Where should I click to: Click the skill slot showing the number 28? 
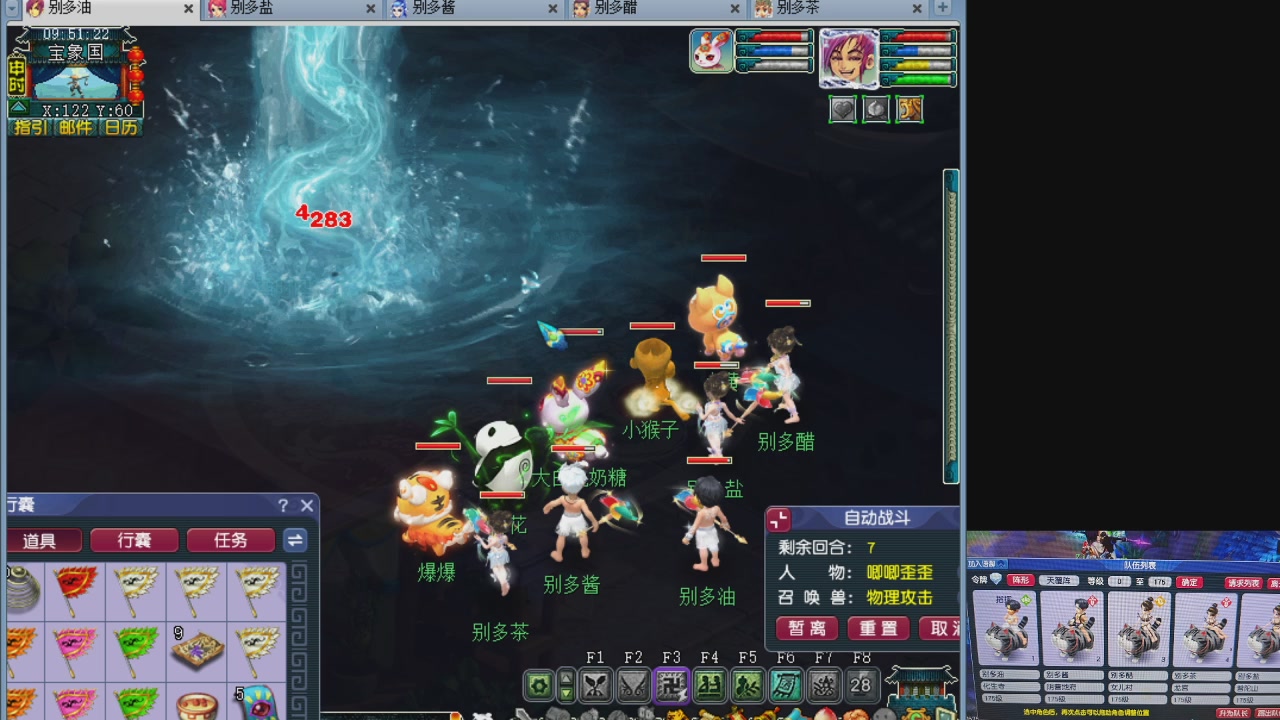click(x=860, y=685)
